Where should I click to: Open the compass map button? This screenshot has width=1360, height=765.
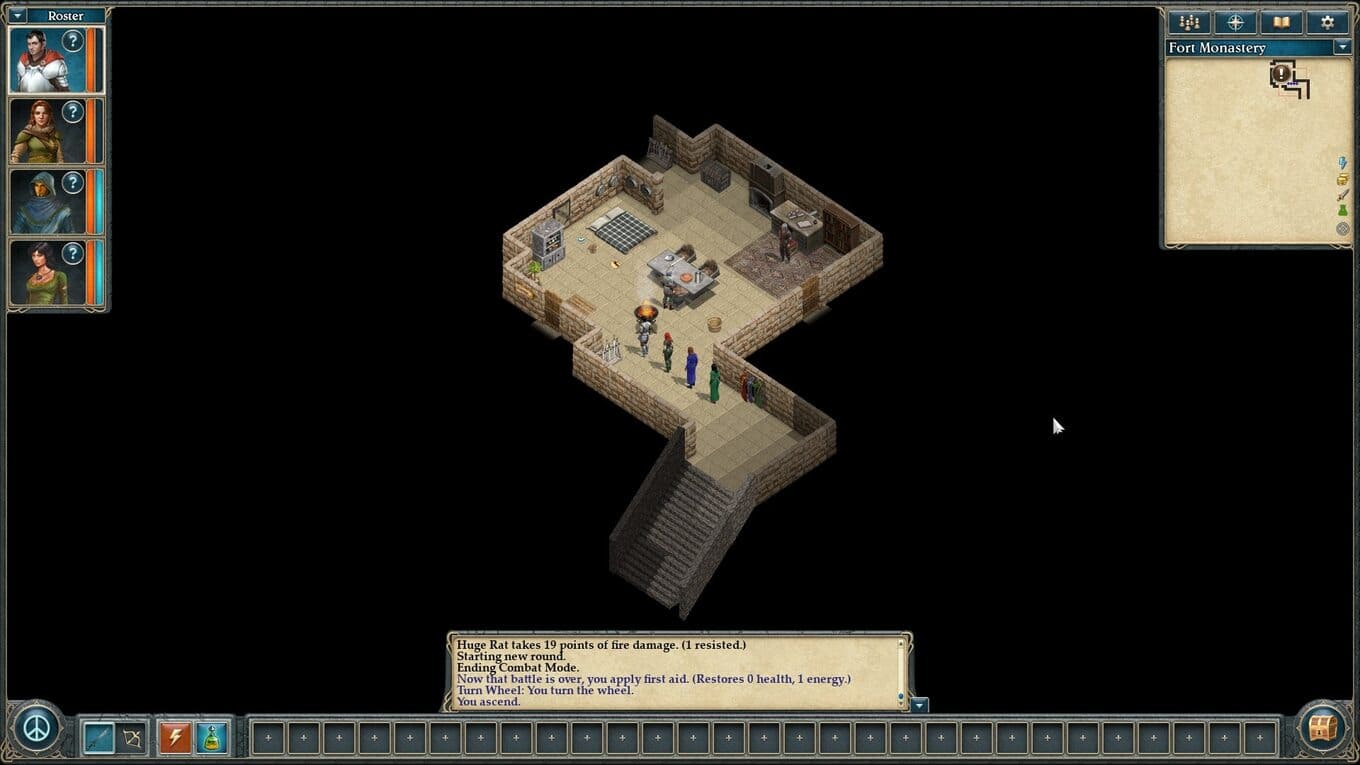(x=1235, y=22)
